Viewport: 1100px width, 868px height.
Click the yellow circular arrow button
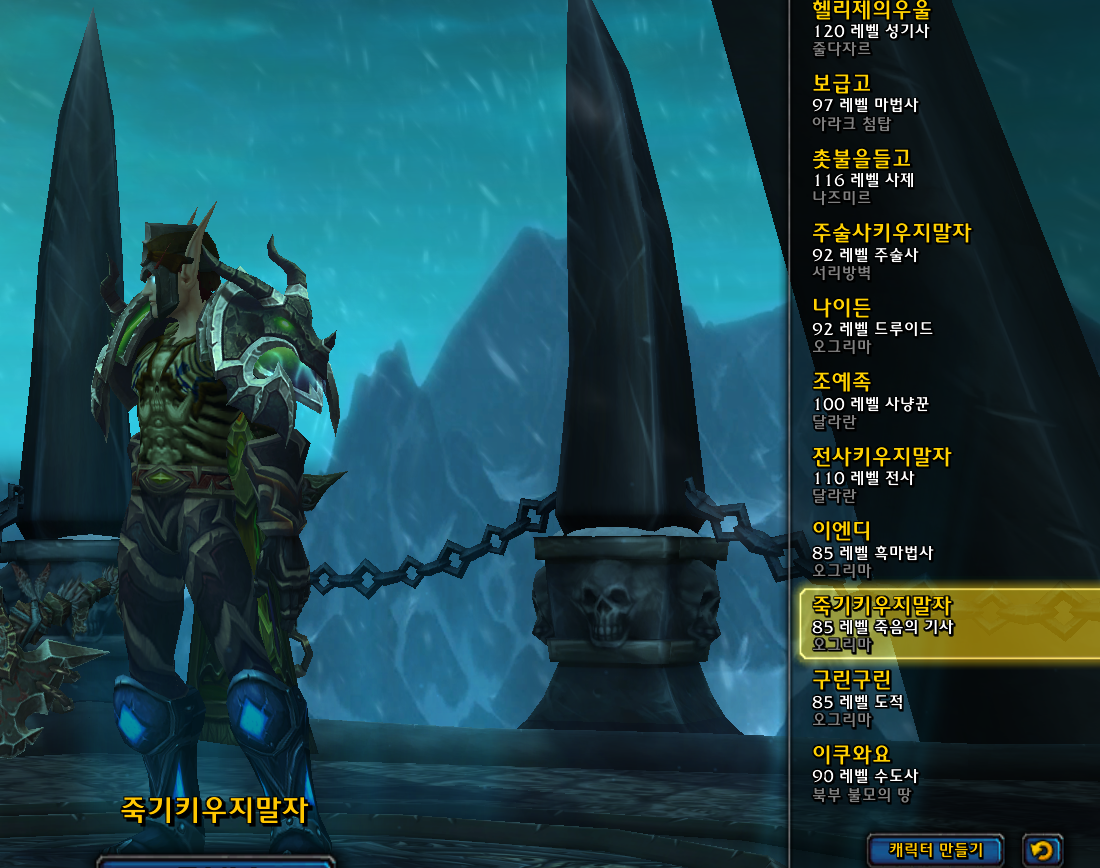point(1042,850)
